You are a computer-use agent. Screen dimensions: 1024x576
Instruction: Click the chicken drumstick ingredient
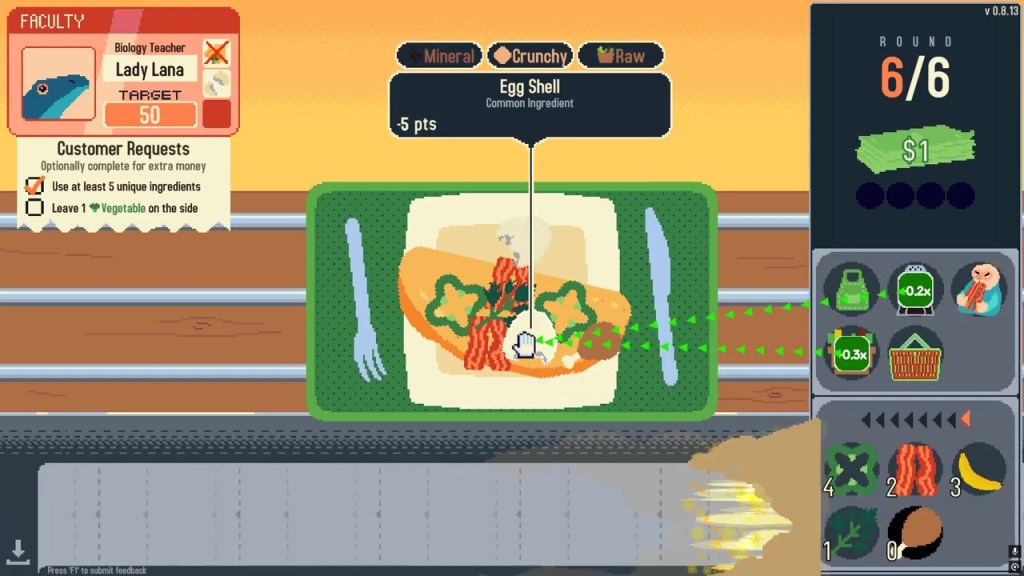[x=914, y=530]
